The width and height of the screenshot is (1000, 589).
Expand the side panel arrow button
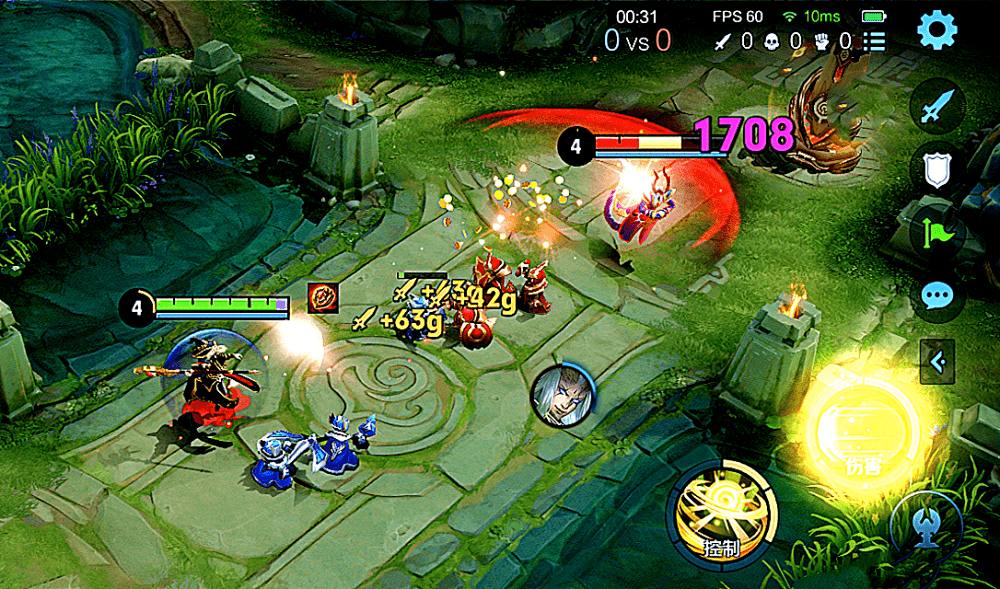937,361
